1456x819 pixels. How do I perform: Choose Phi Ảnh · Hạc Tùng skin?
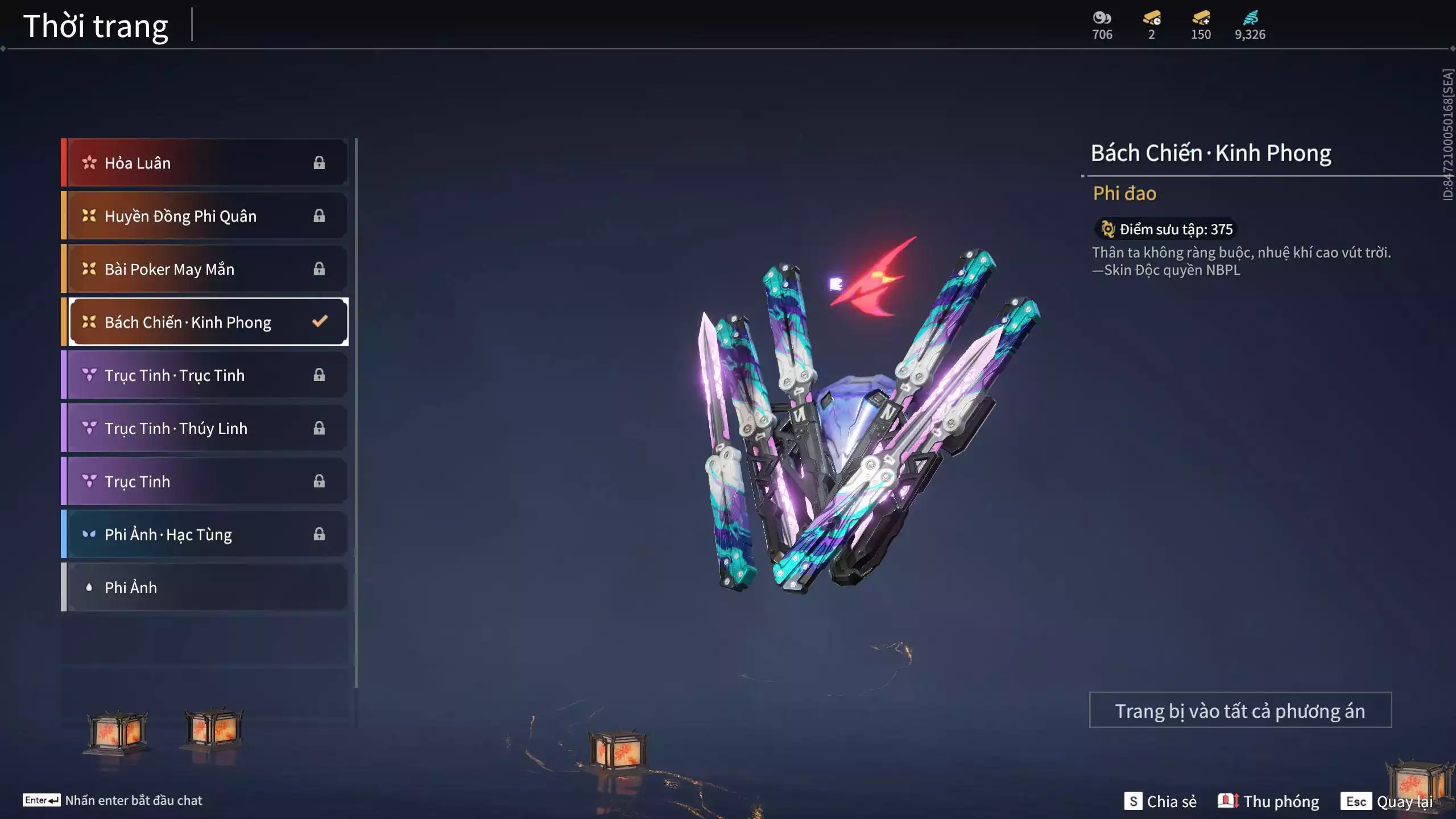point(205,534)
